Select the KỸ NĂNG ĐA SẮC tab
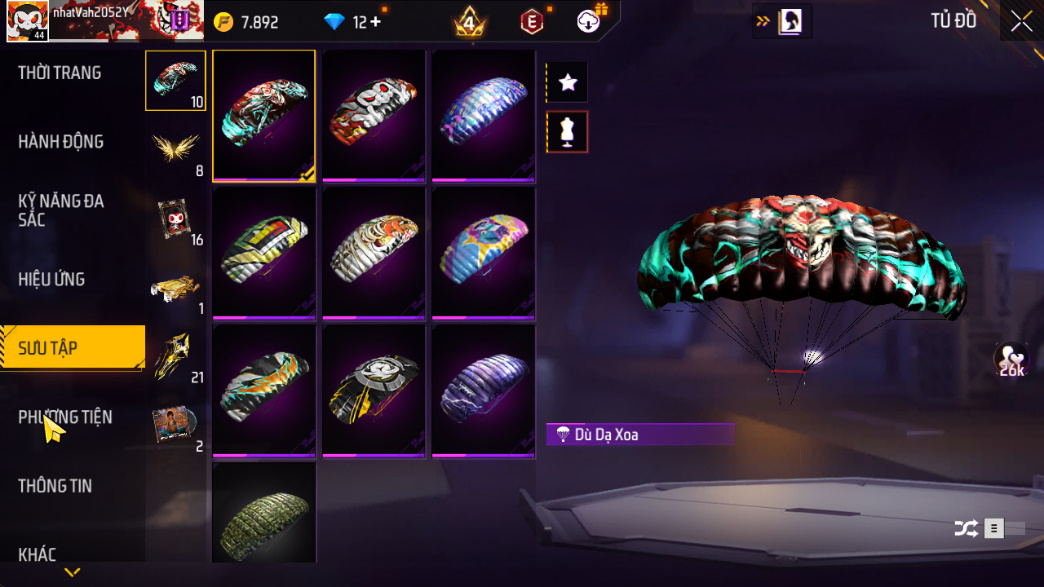This screenshot has width=1044, height=587. point(61,210)
